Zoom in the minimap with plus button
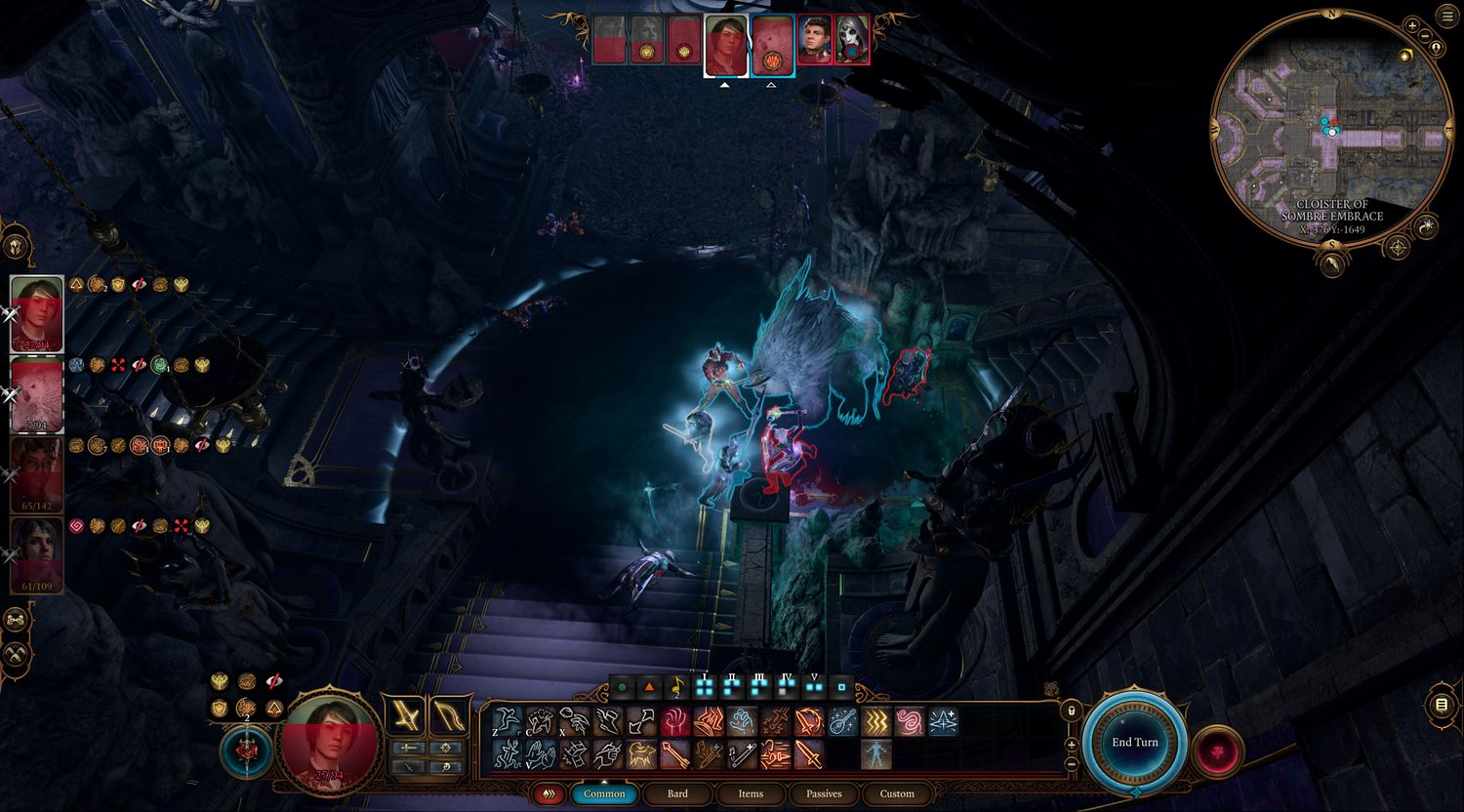 click(x=1412, y=26)
